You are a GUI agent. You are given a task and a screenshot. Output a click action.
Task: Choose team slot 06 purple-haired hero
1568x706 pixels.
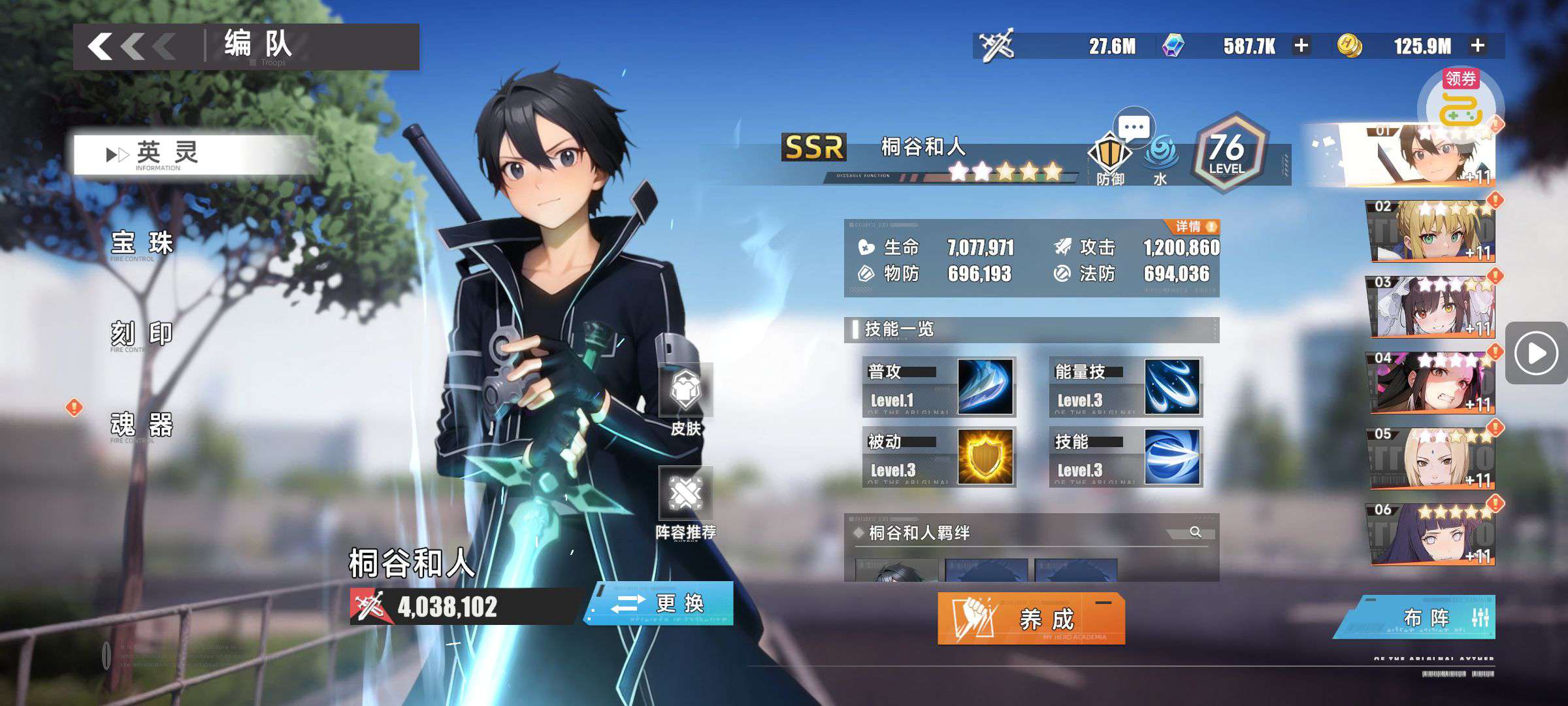[1431, 534]
